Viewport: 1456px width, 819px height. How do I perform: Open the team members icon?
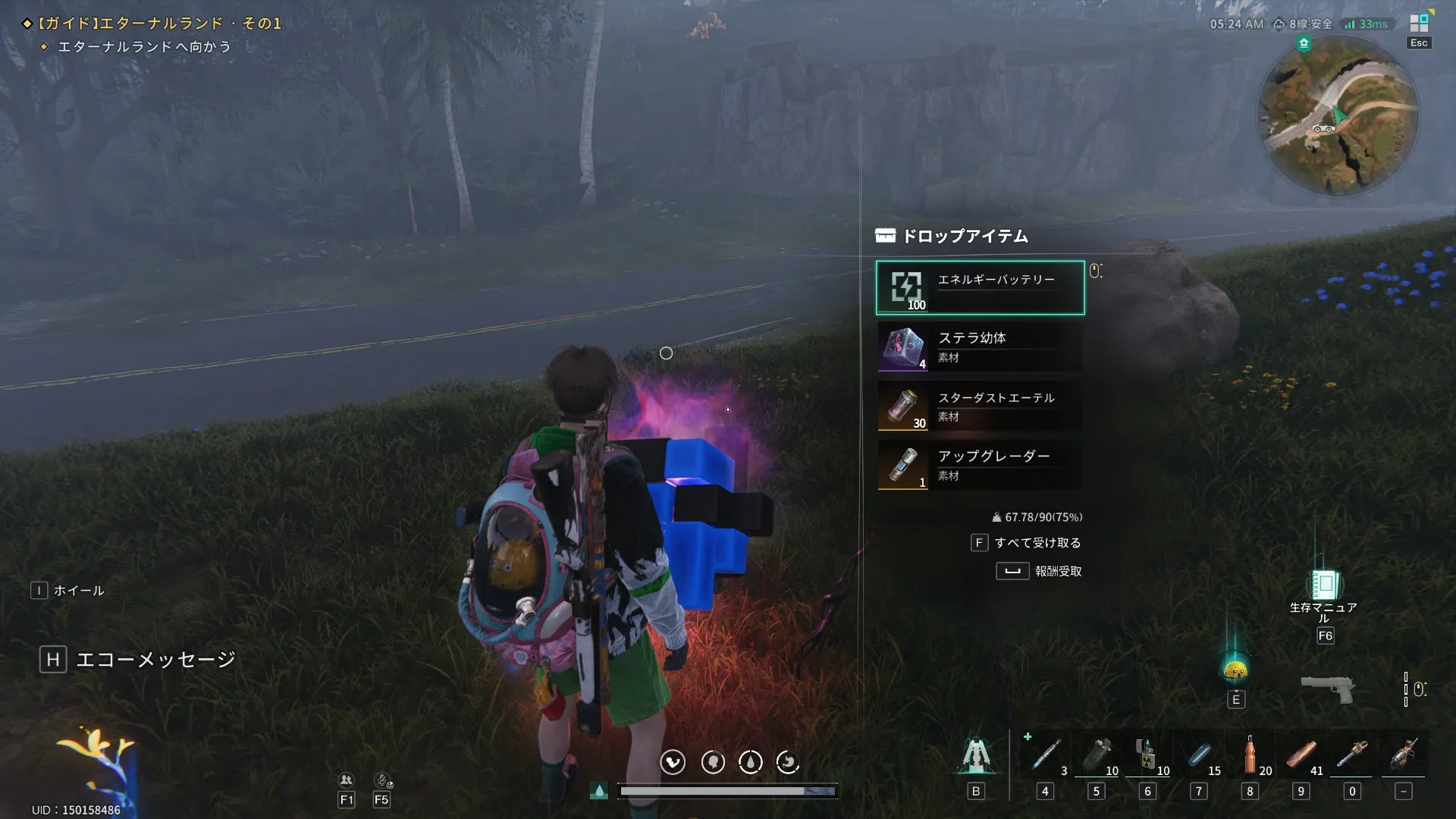346,780
